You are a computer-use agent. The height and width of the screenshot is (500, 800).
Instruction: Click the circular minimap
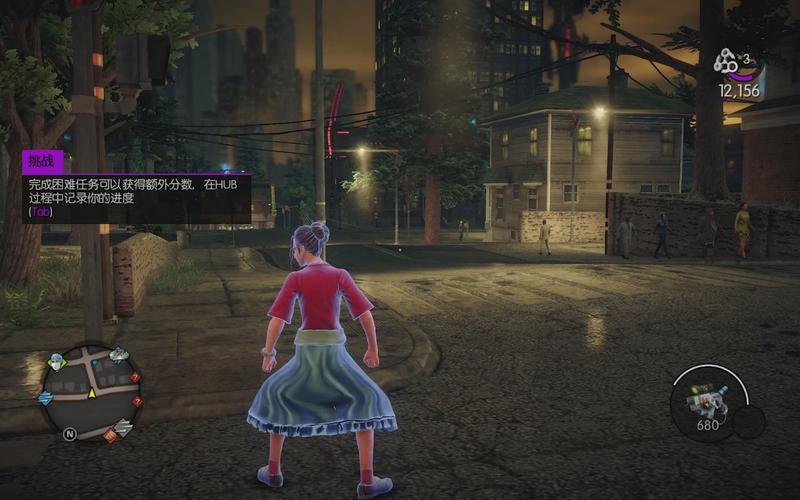[91, 392]
